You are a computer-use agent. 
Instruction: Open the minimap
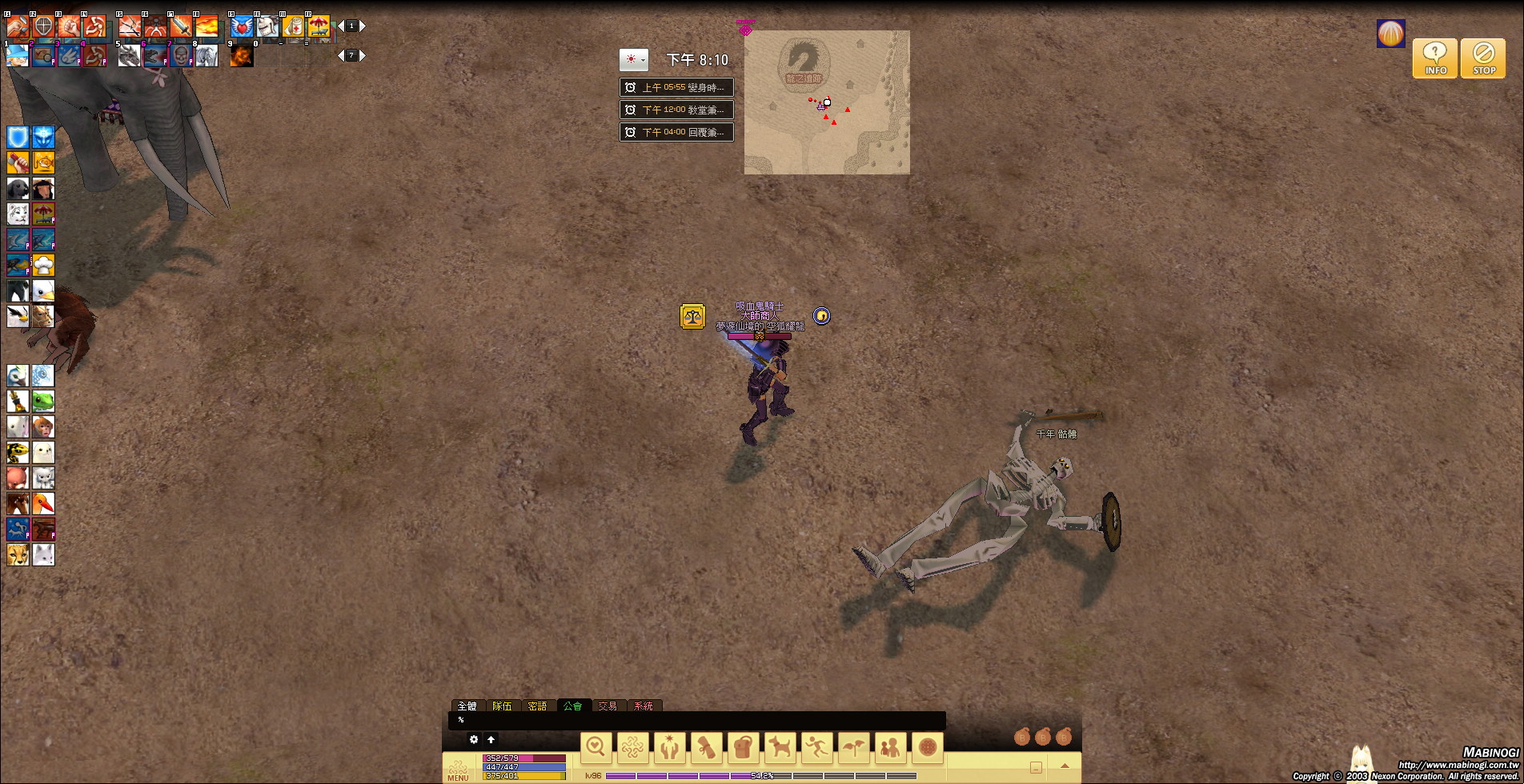click(x=827, y=102)
